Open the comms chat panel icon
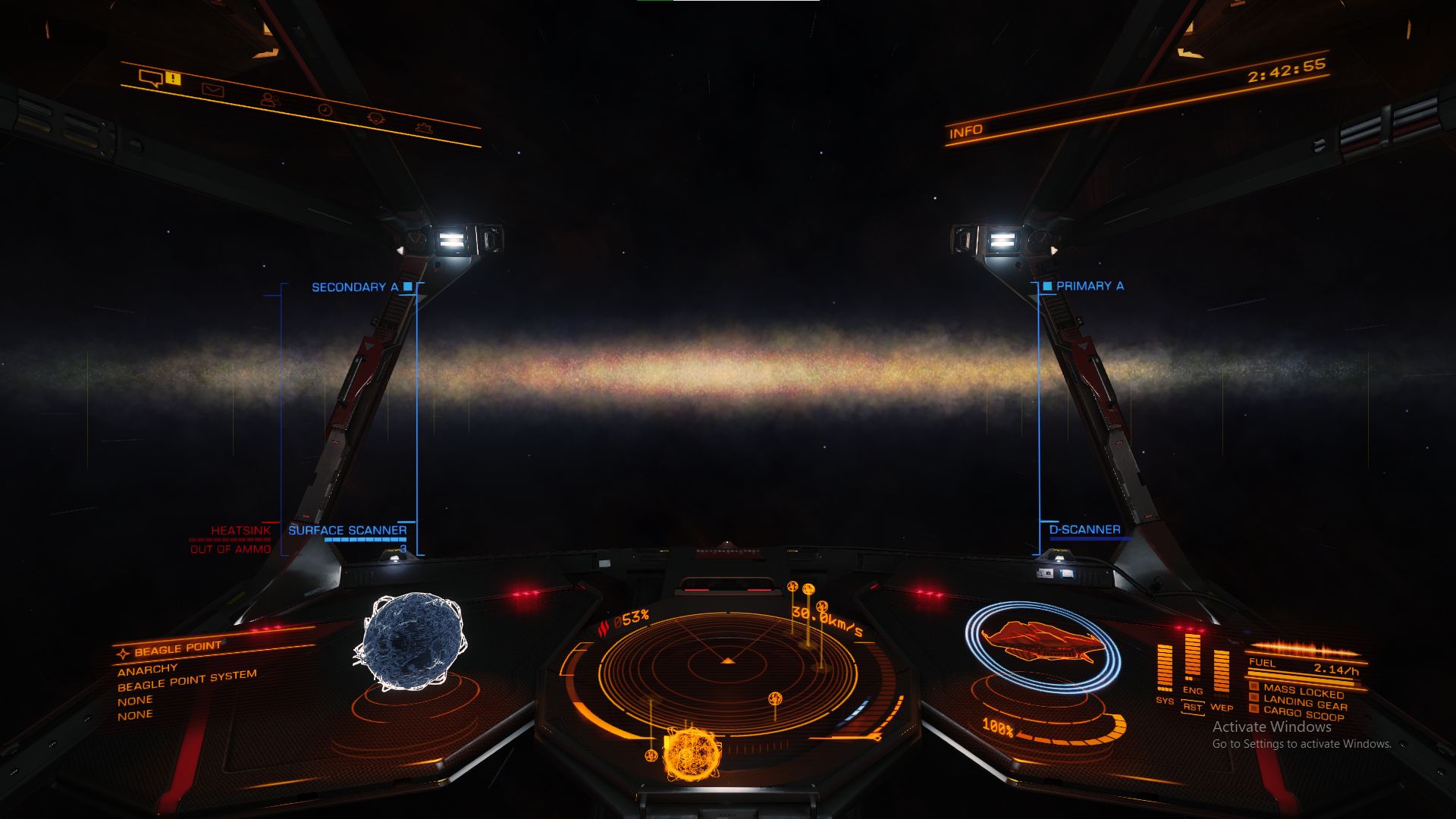This screenshot has height=819, width=1456. tap(150, 79)
